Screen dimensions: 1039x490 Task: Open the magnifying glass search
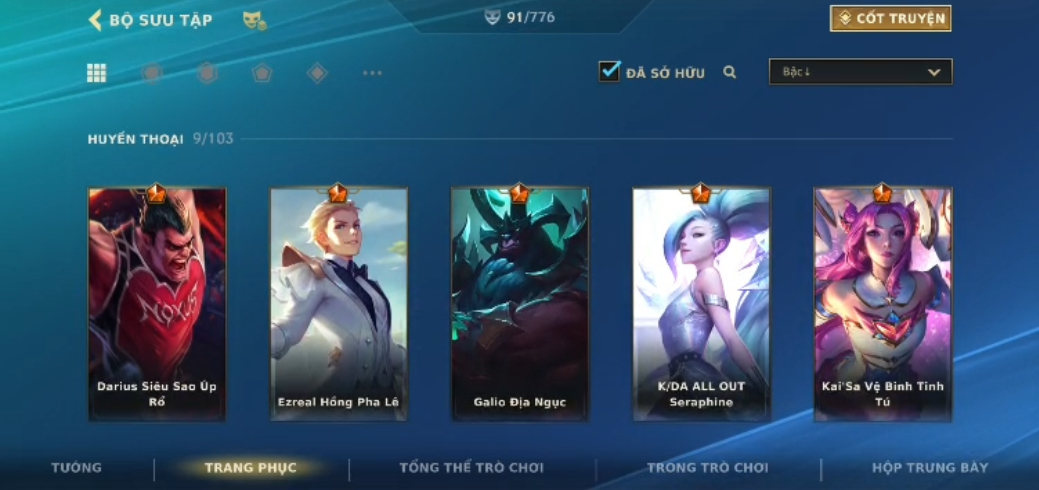[730, 72]
